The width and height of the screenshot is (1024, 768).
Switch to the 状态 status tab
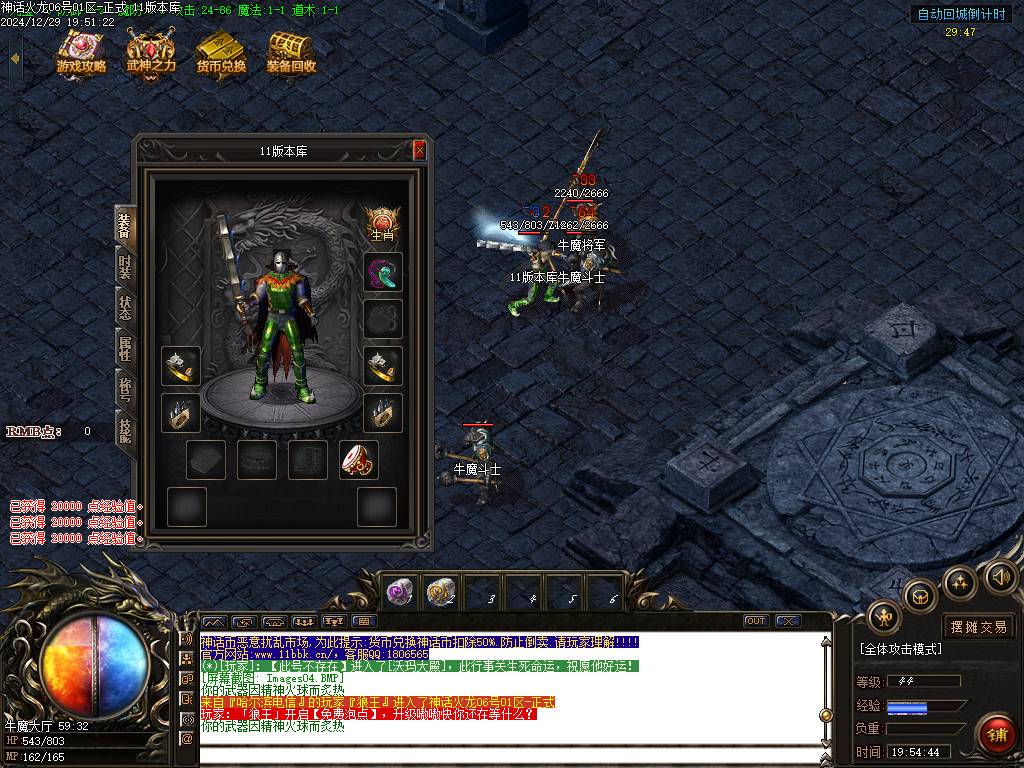coord(125,308)
